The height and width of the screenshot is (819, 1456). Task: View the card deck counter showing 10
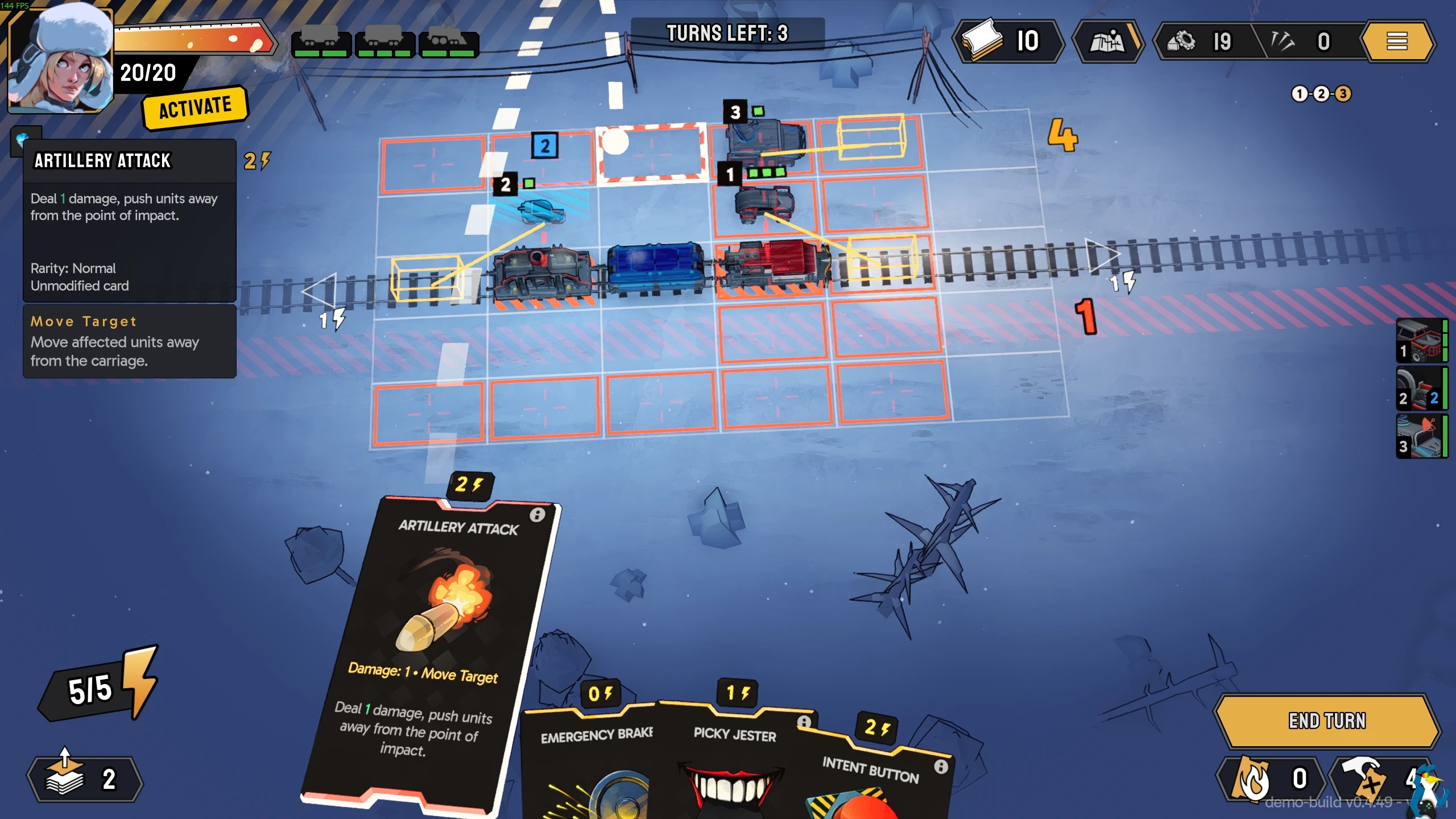pos(1008,41)
